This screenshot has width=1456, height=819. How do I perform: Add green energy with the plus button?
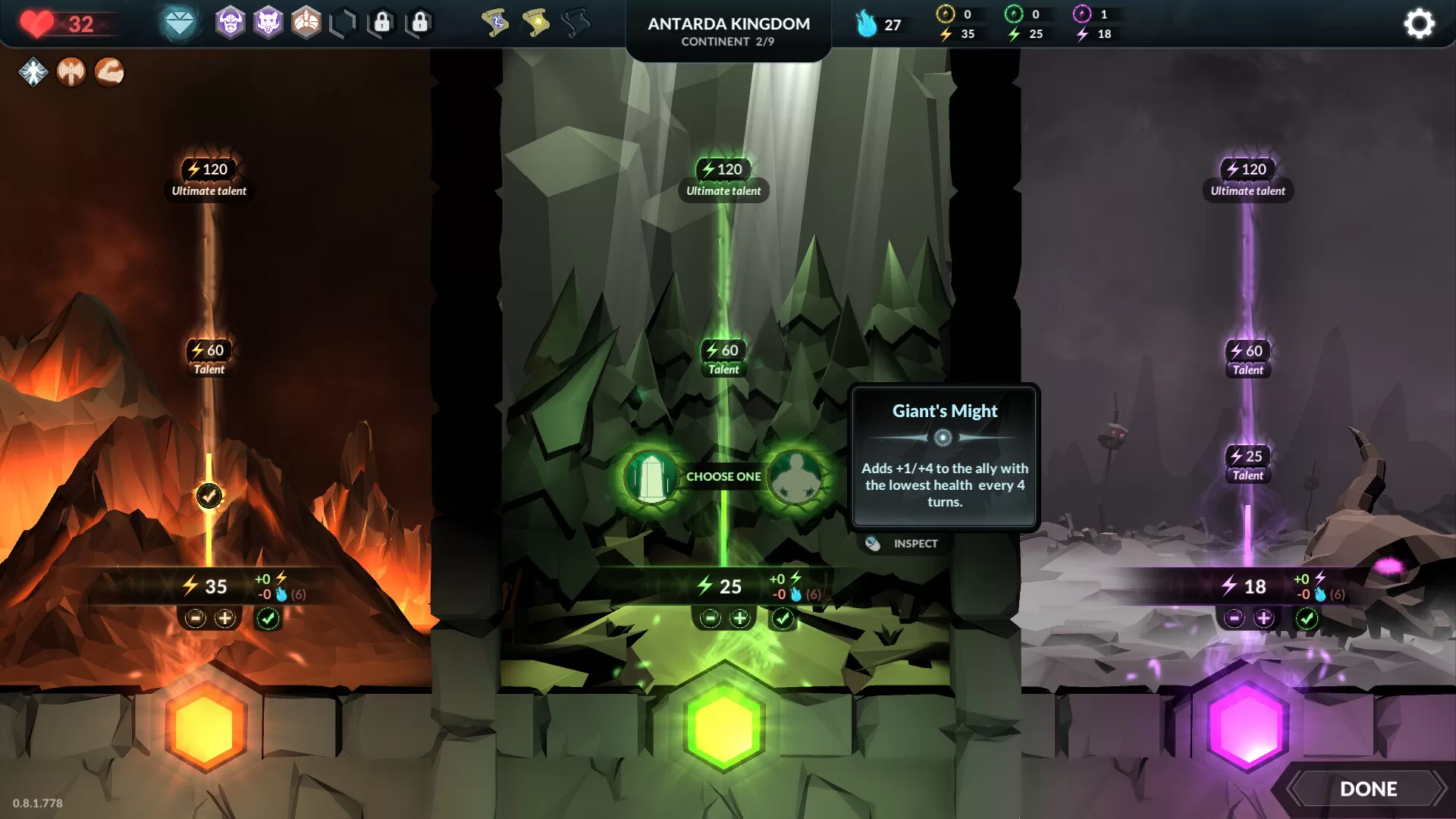[739, 618]
